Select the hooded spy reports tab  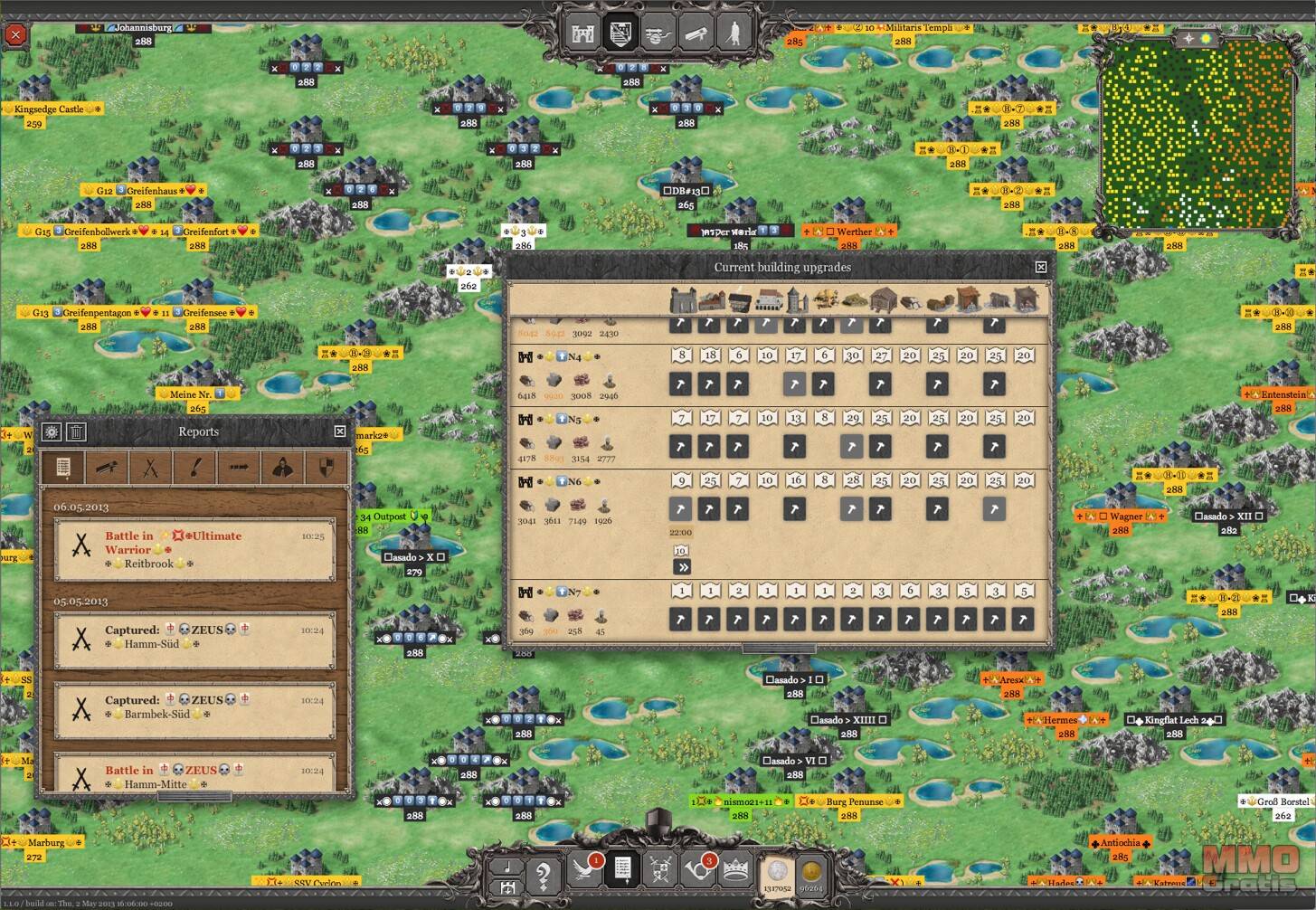tap(283, 468)
